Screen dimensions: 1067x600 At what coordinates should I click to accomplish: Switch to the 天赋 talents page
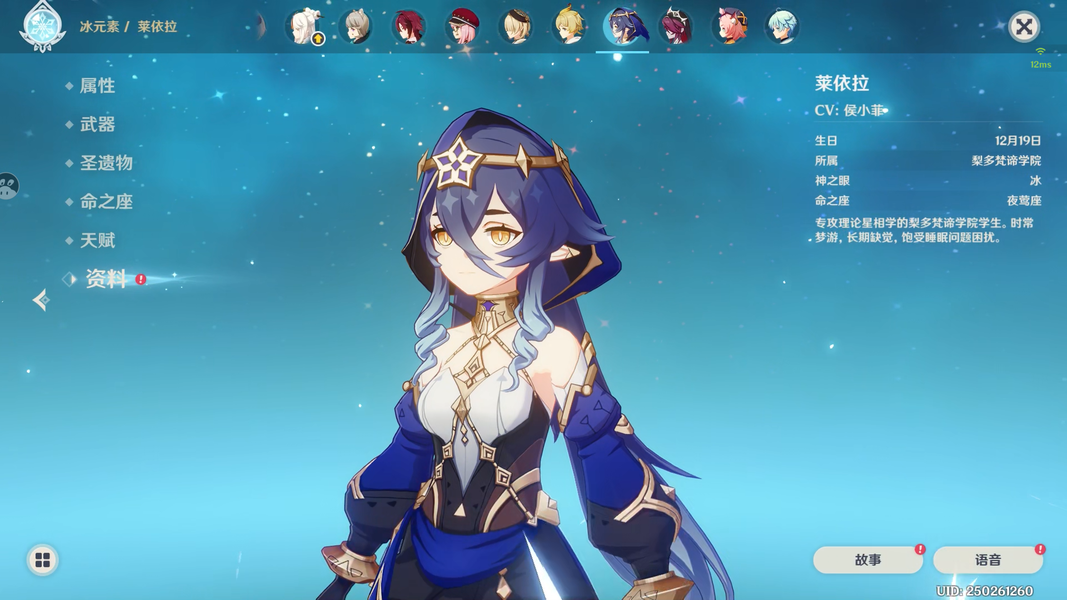(97, 240)
